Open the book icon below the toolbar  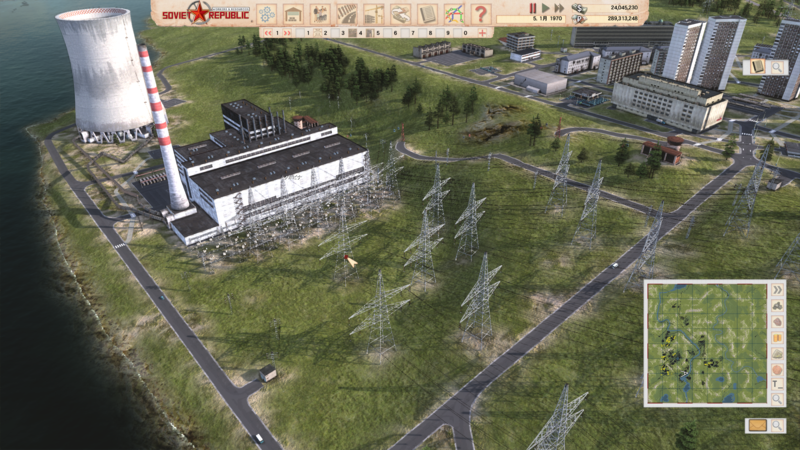pos(755,67)
